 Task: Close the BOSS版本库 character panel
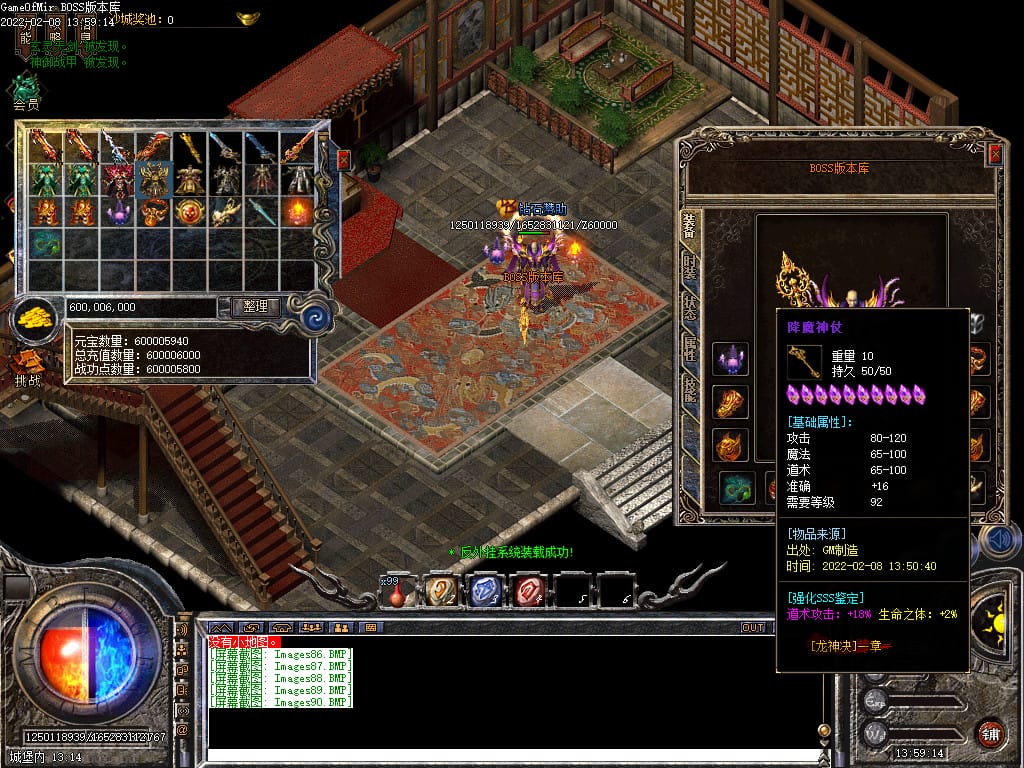pyautogui.click(x=994, y=154)
